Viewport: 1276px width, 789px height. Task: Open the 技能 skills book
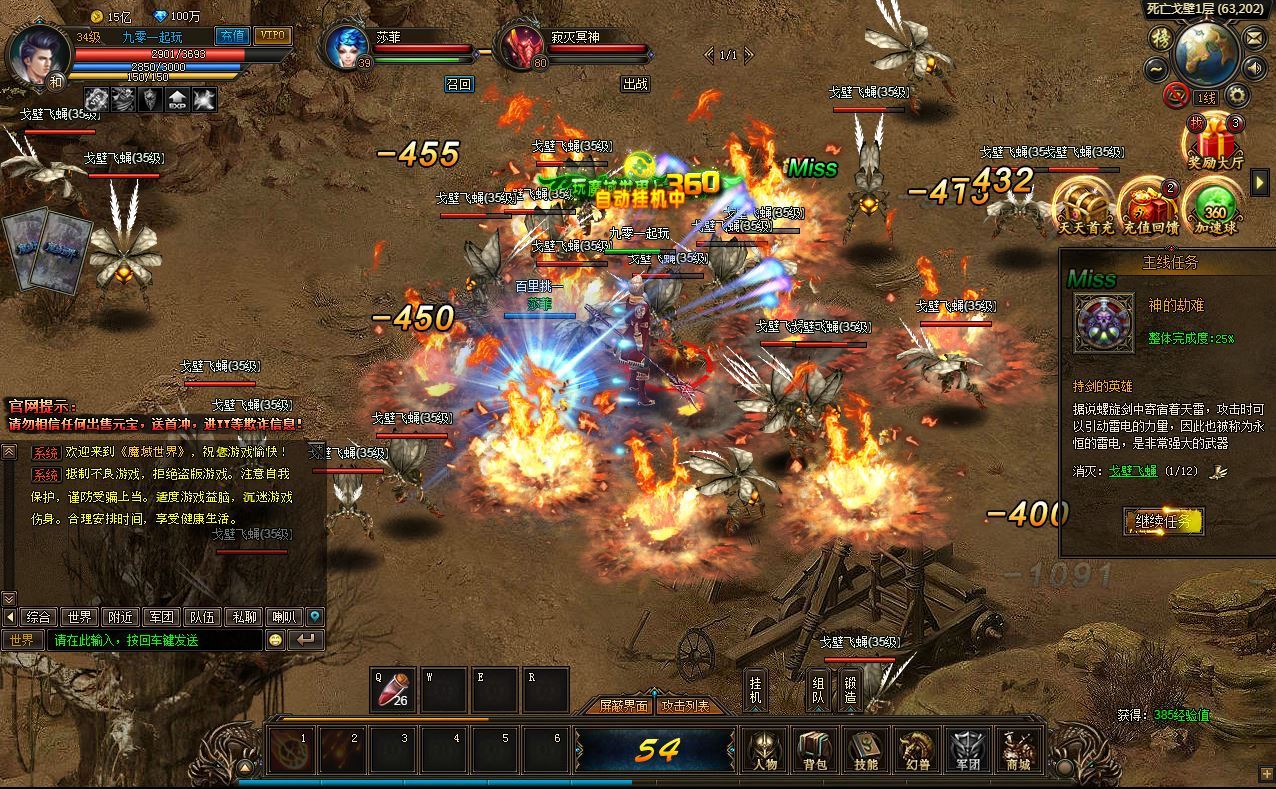pyautogui.click(x=866, y=750)
